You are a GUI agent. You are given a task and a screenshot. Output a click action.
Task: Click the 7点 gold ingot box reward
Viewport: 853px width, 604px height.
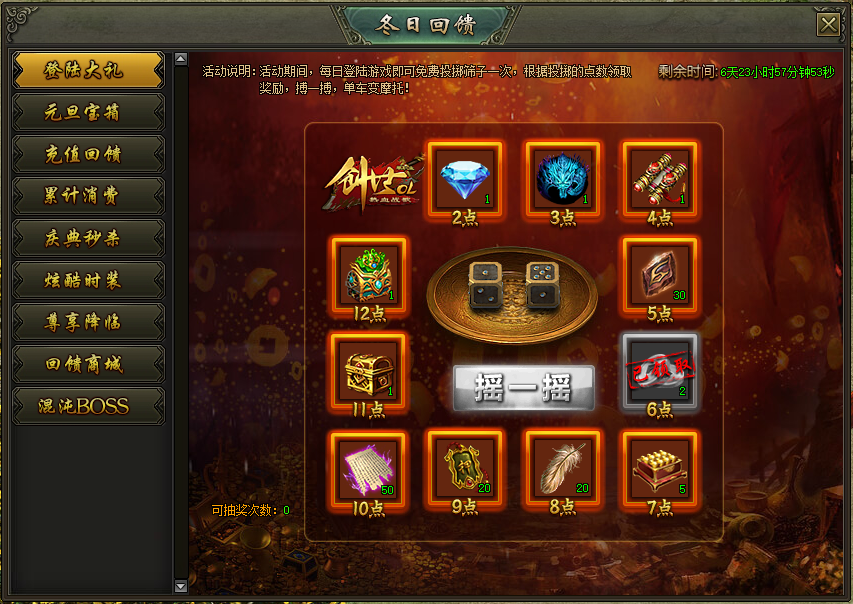coord(659,467)
